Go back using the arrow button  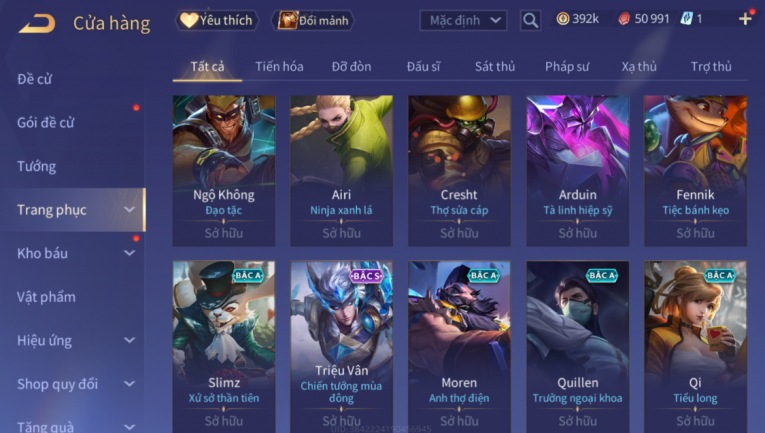tap(37, 22)
